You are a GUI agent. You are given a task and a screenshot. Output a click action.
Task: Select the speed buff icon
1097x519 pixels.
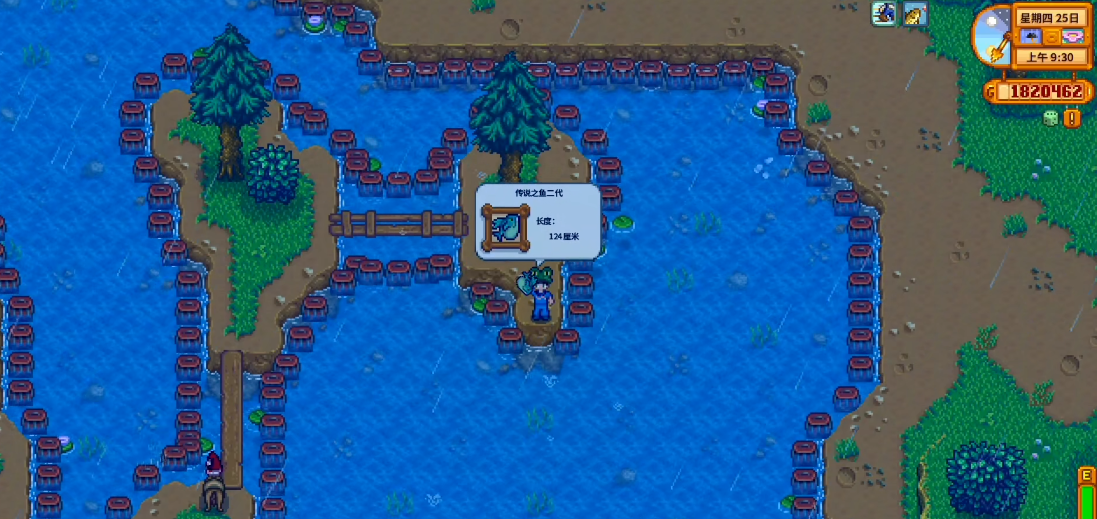[884, 14]
